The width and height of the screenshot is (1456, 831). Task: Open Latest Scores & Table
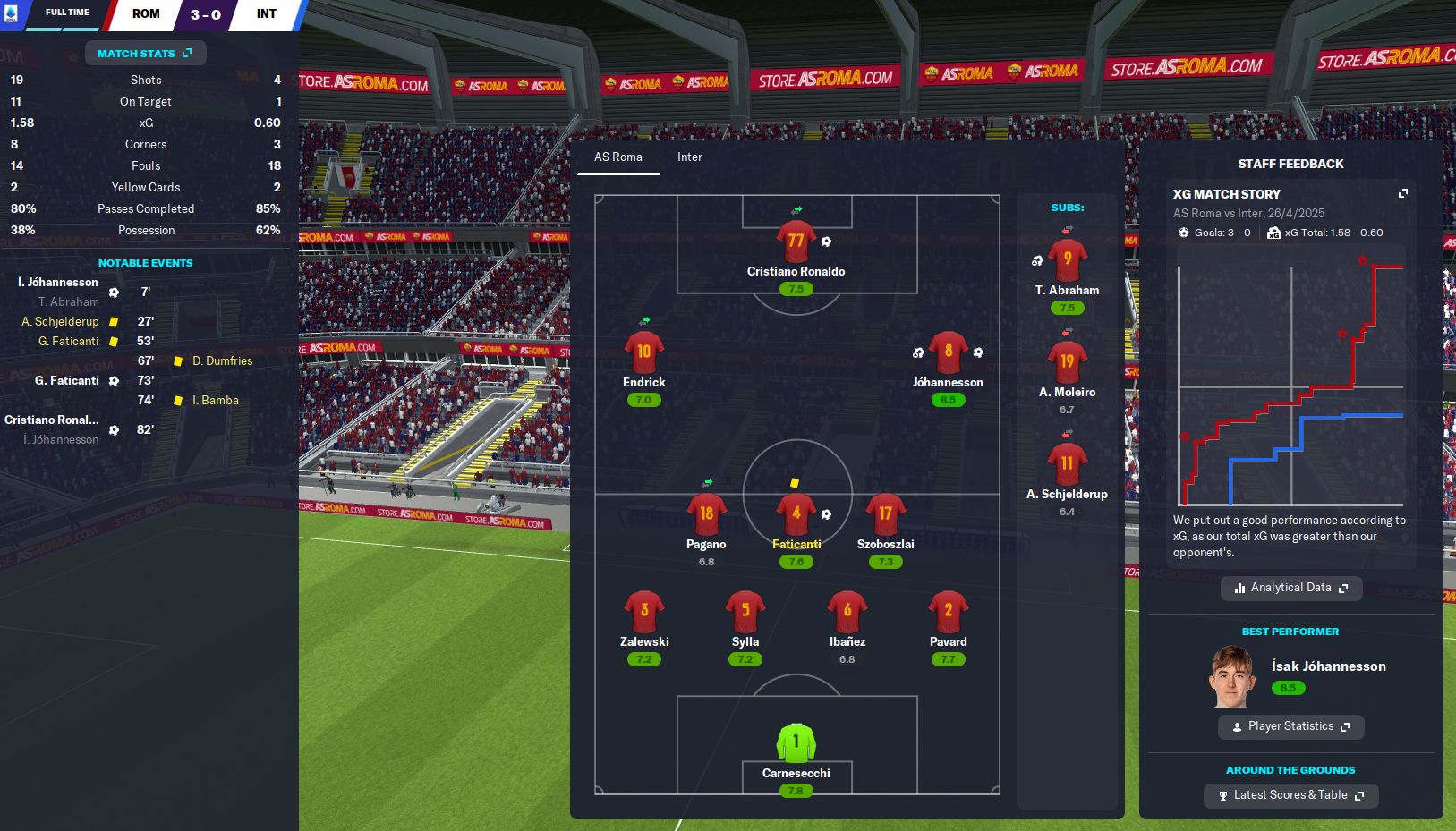pos(1290,795)
